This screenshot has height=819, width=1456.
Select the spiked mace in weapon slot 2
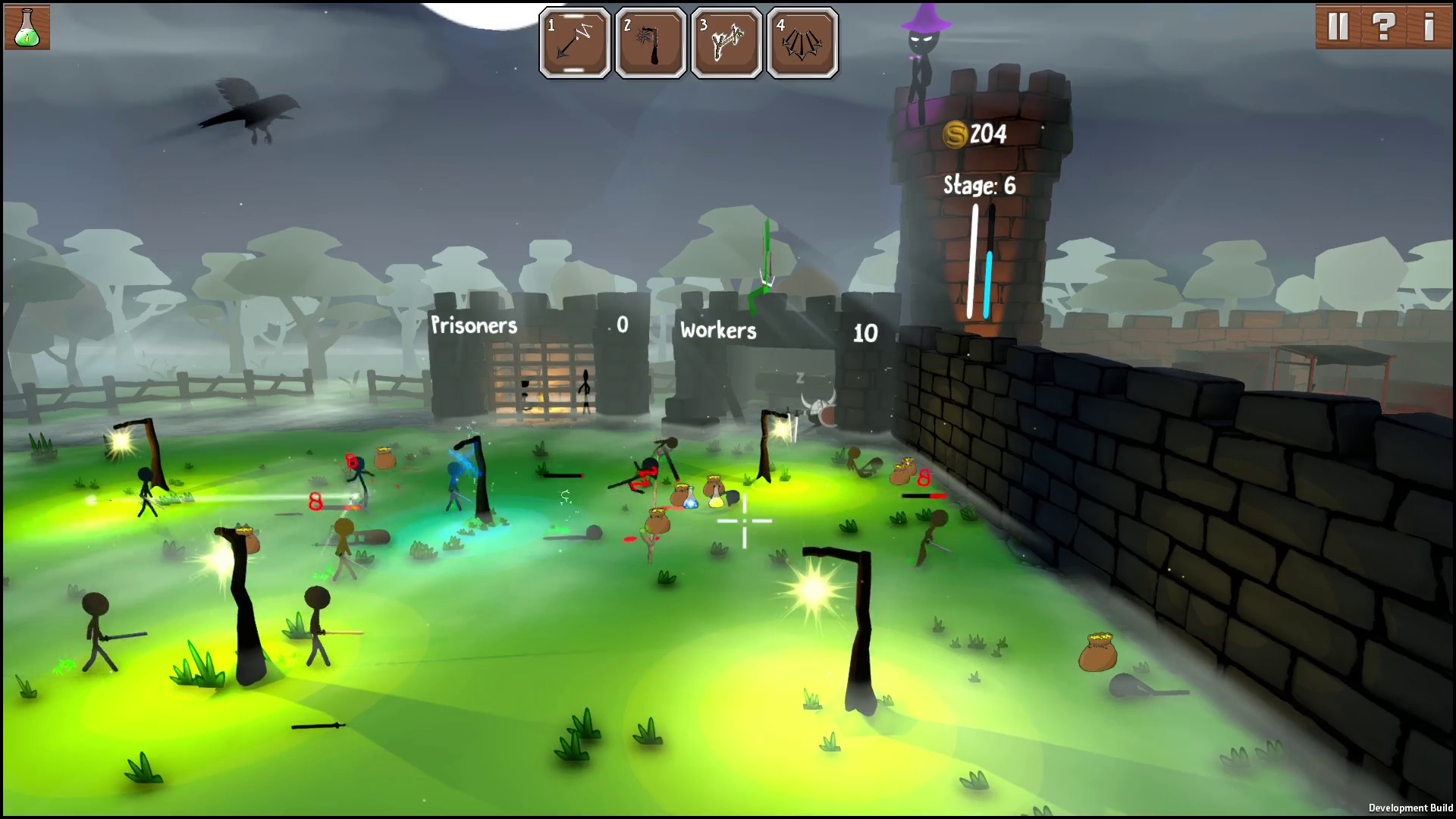651,43
